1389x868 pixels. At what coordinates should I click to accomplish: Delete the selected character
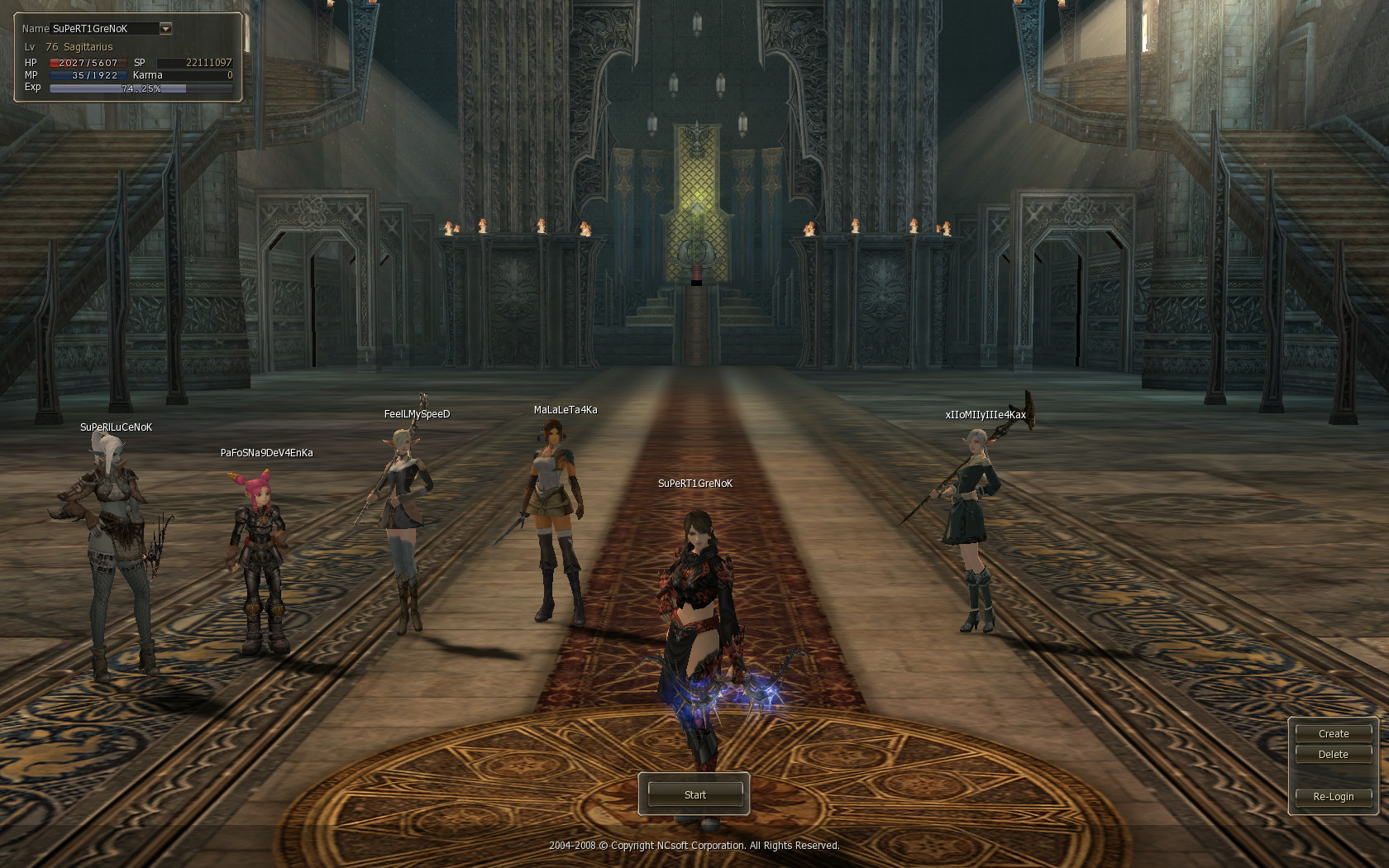(1333, 755)
